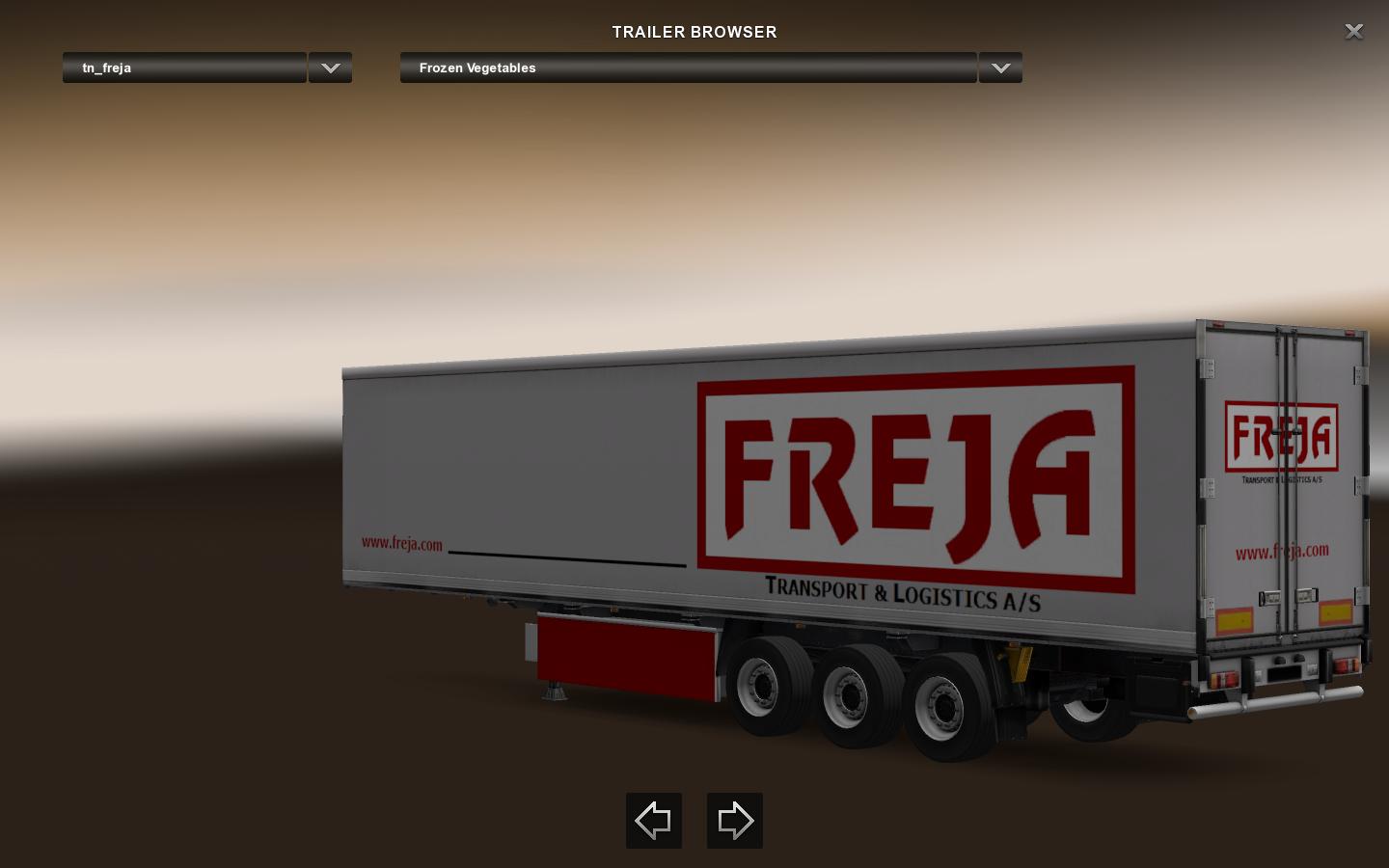Viewport: 1389px width, 868px height.
Task: Show the previous trailer with left arrow
Action: [x=654, y=821]
